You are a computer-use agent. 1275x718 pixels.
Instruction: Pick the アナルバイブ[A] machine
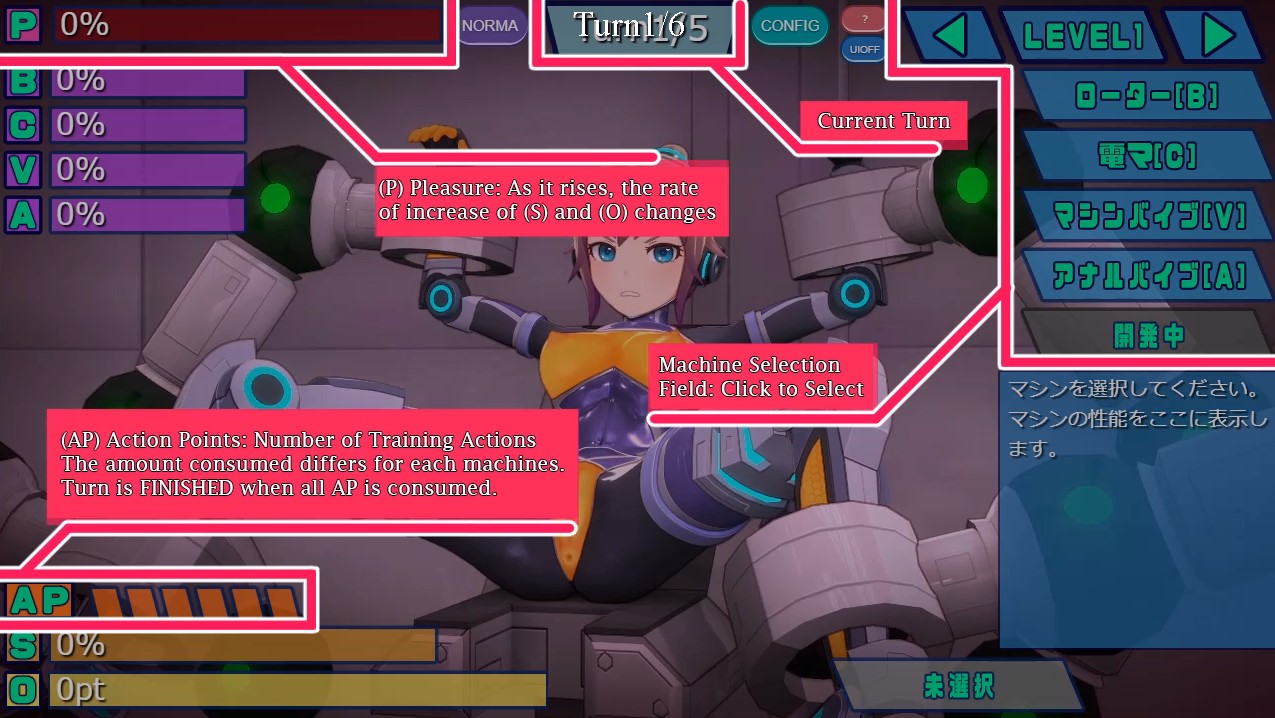click(x=1146, y=274)
